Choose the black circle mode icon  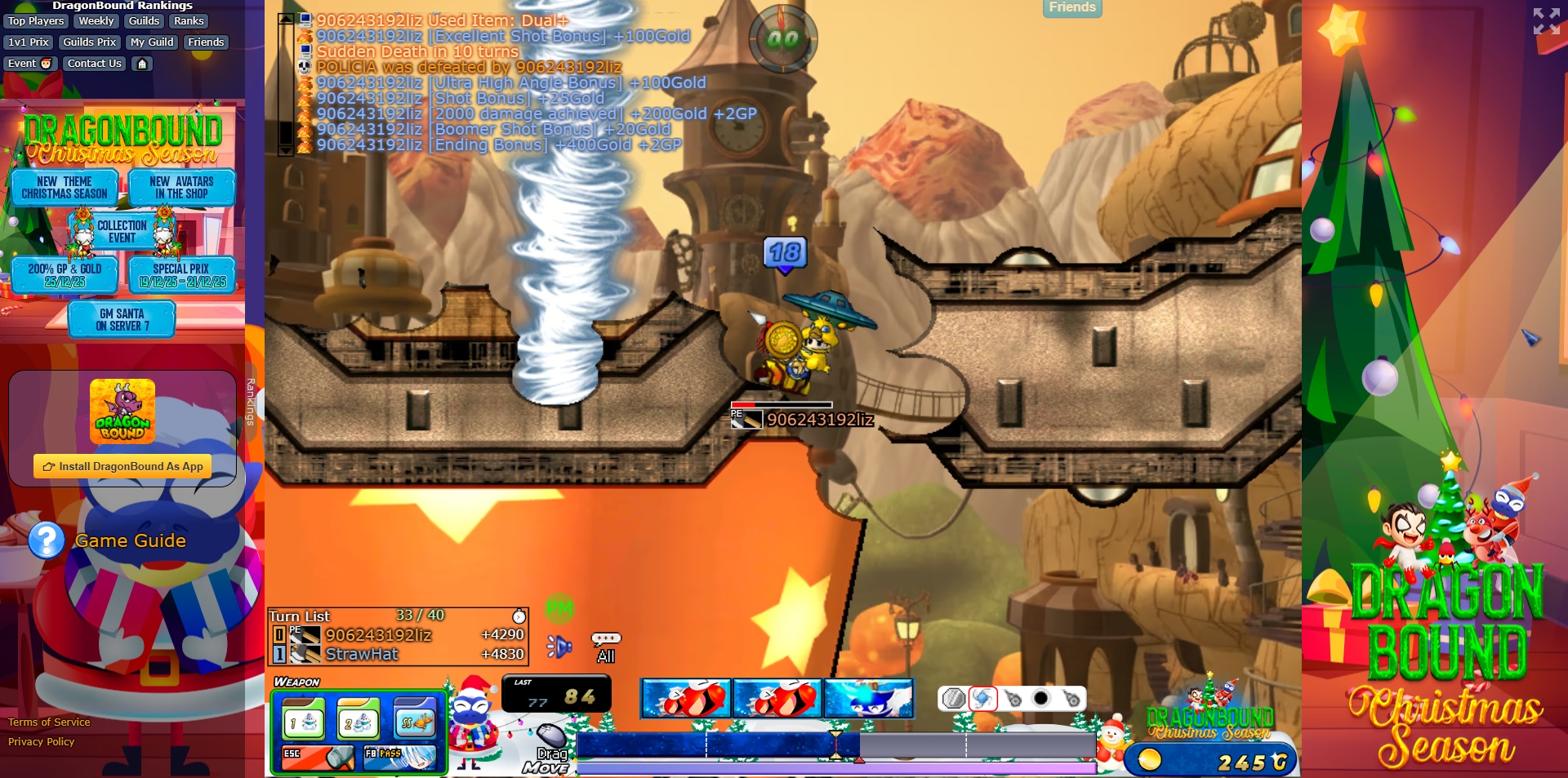pyautogui.click(x=1040, y=699)
